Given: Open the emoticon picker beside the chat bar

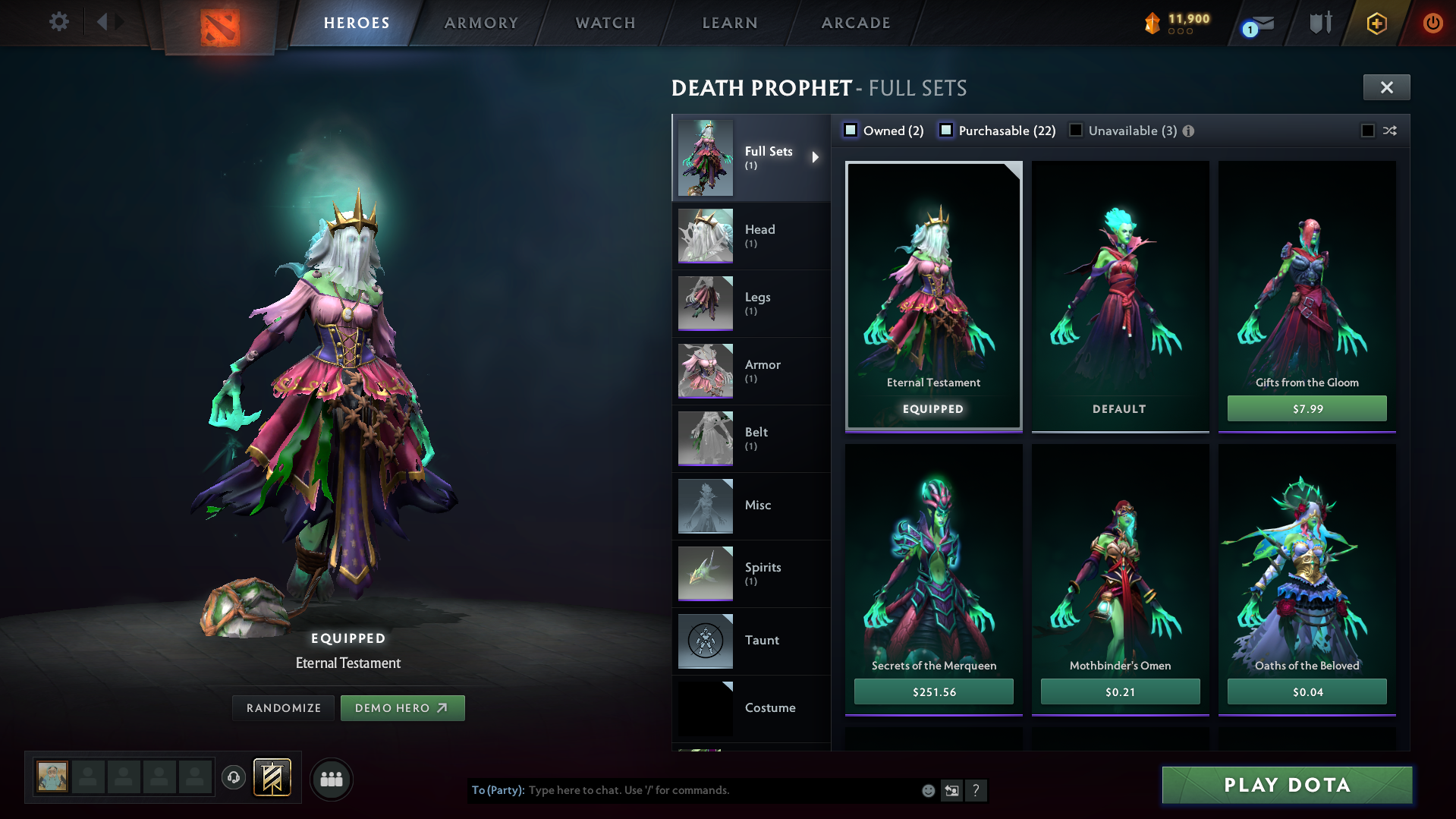Looking at the screenshot, I should [927, 790].
